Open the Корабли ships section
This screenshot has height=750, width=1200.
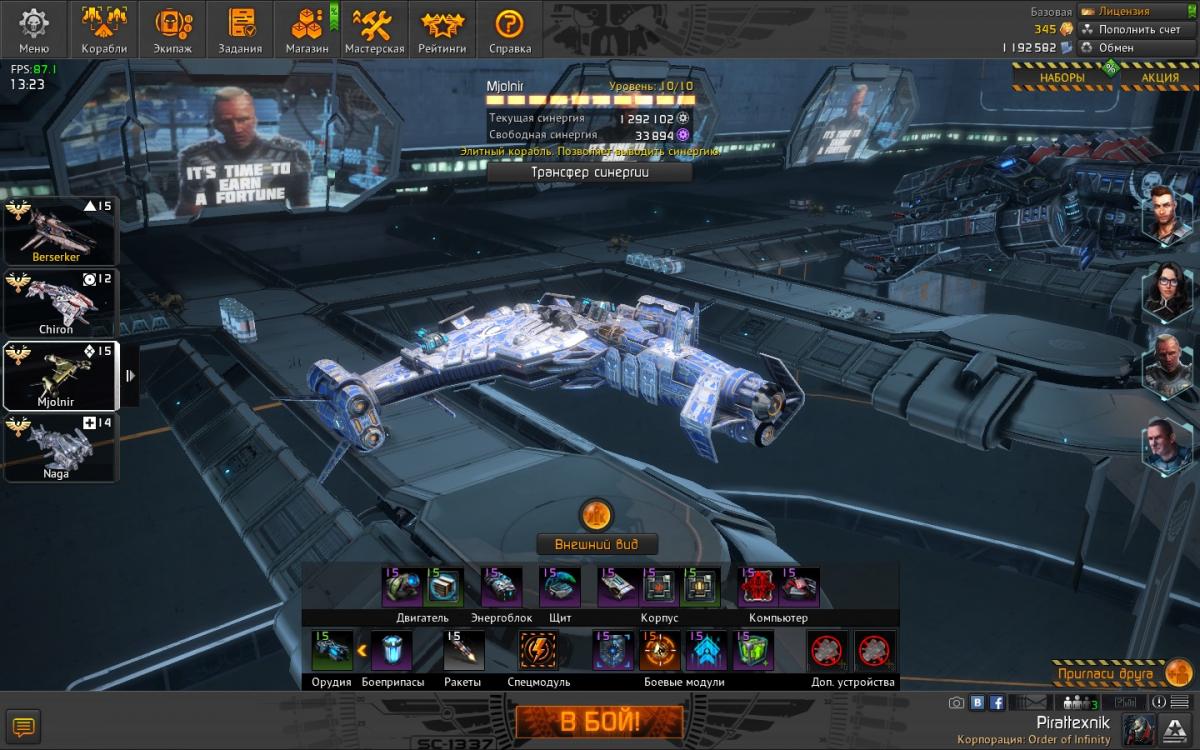point(104,29)
